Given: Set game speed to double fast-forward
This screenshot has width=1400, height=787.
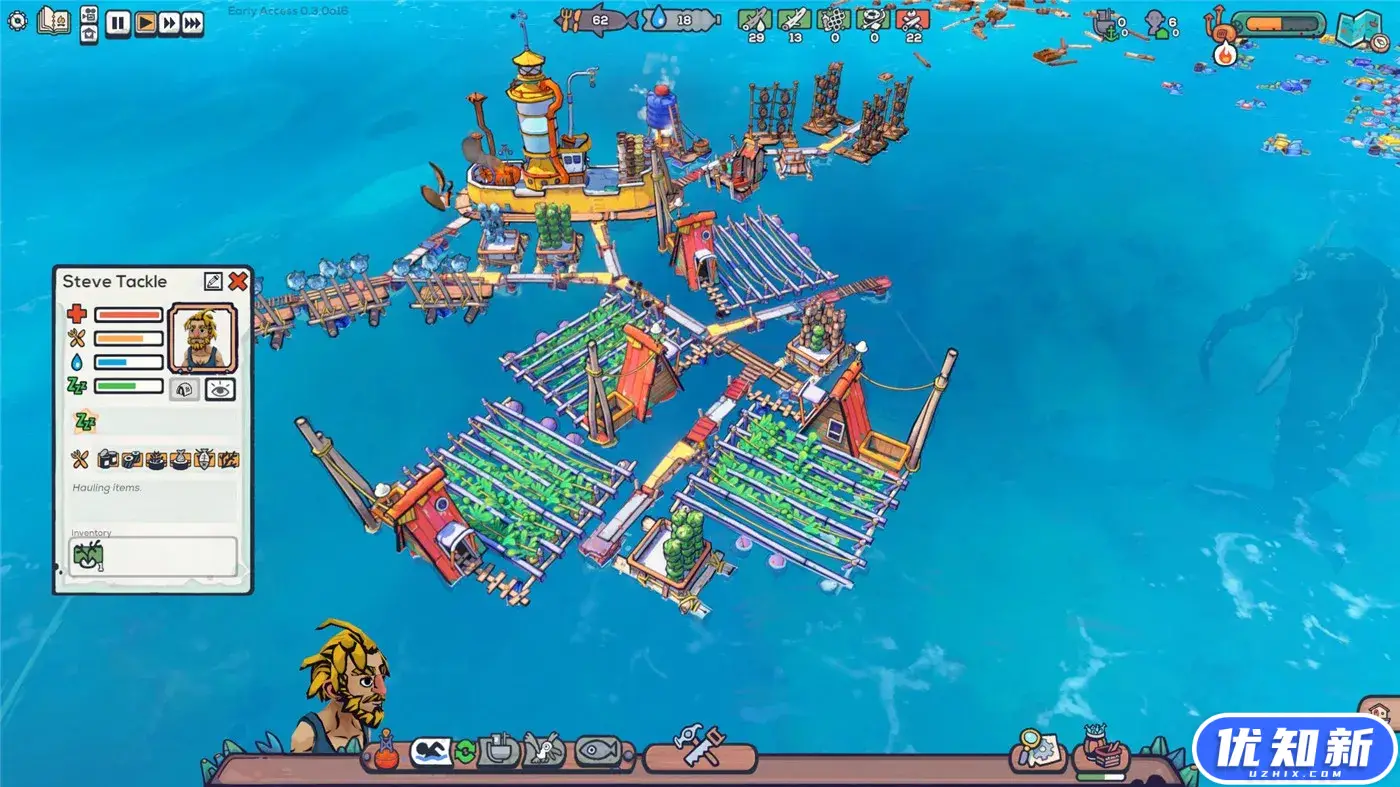Looking at the screenshot, I should click(x=169, y=23).
